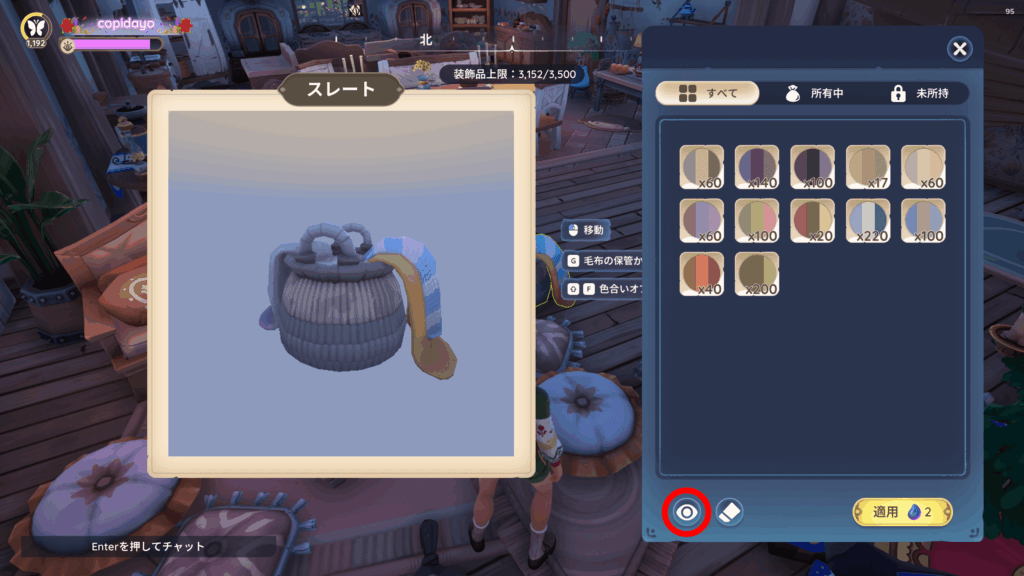Switch to the すべて tab
Viewport: 1024px width, 576px height.
click(707, 93)
